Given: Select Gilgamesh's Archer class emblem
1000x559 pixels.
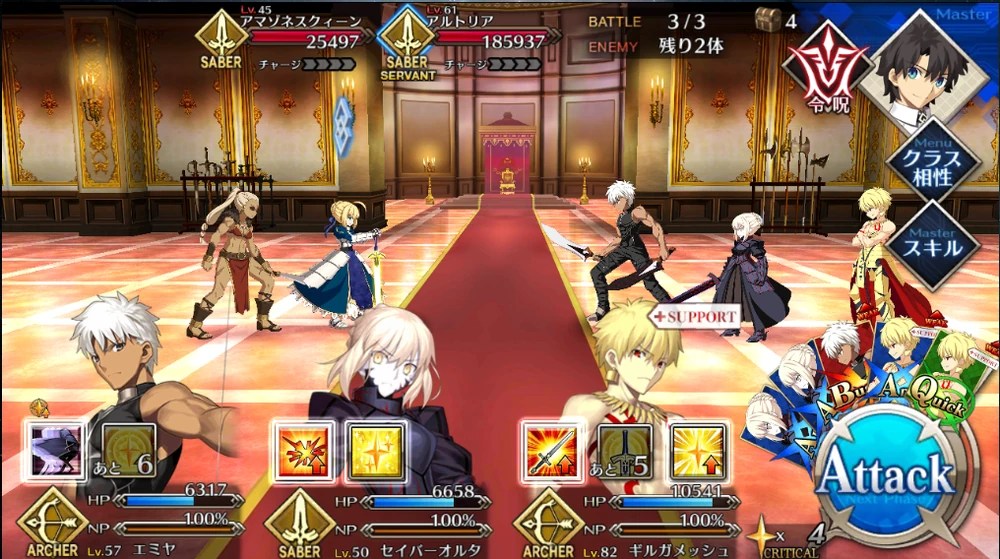Looking at the screenshot, I should [548, 519].
